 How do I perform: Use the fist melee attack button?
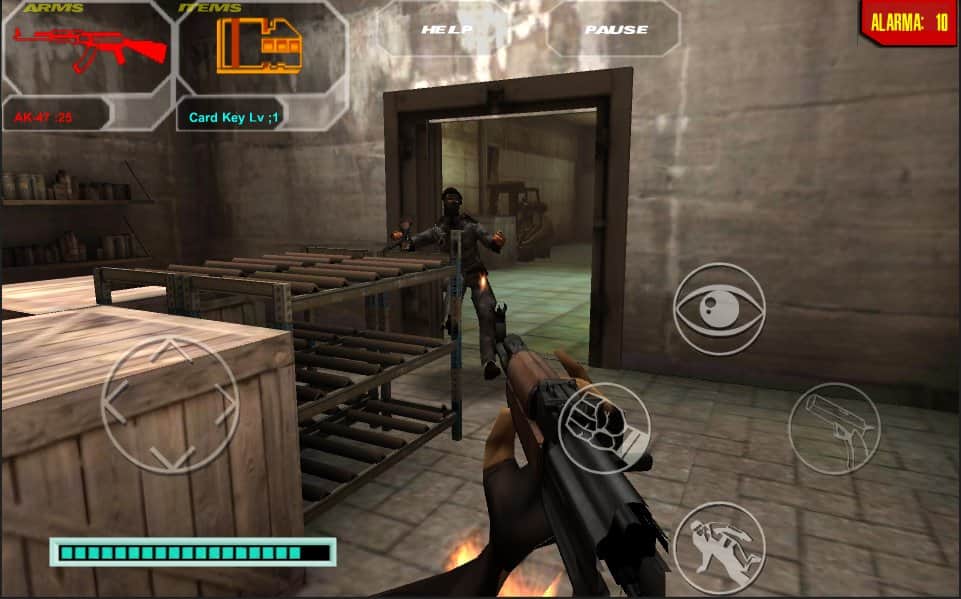click(x=603, y=428)
